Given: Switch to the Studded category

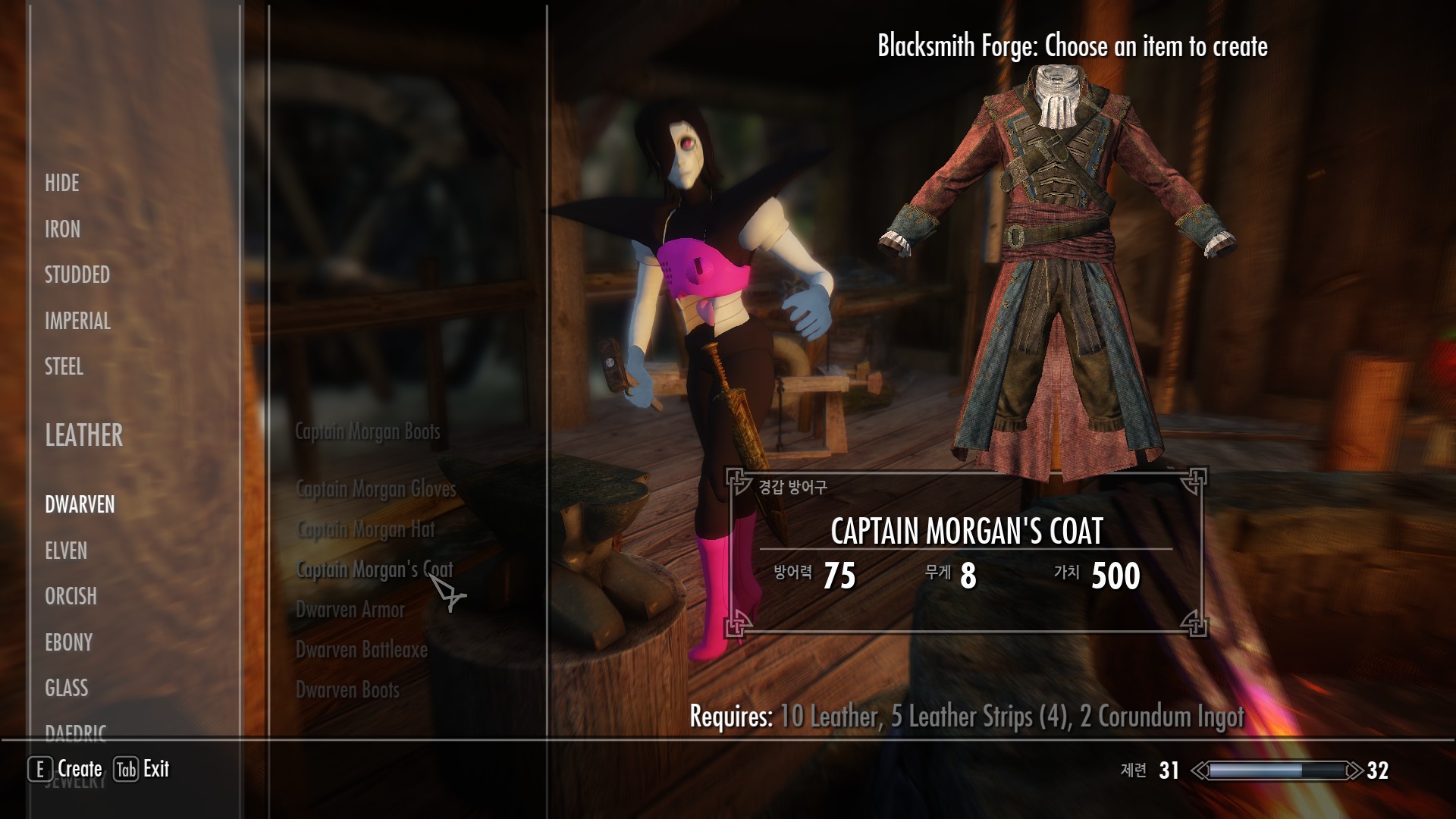Looking at the screenshot, I should (77, 275).
